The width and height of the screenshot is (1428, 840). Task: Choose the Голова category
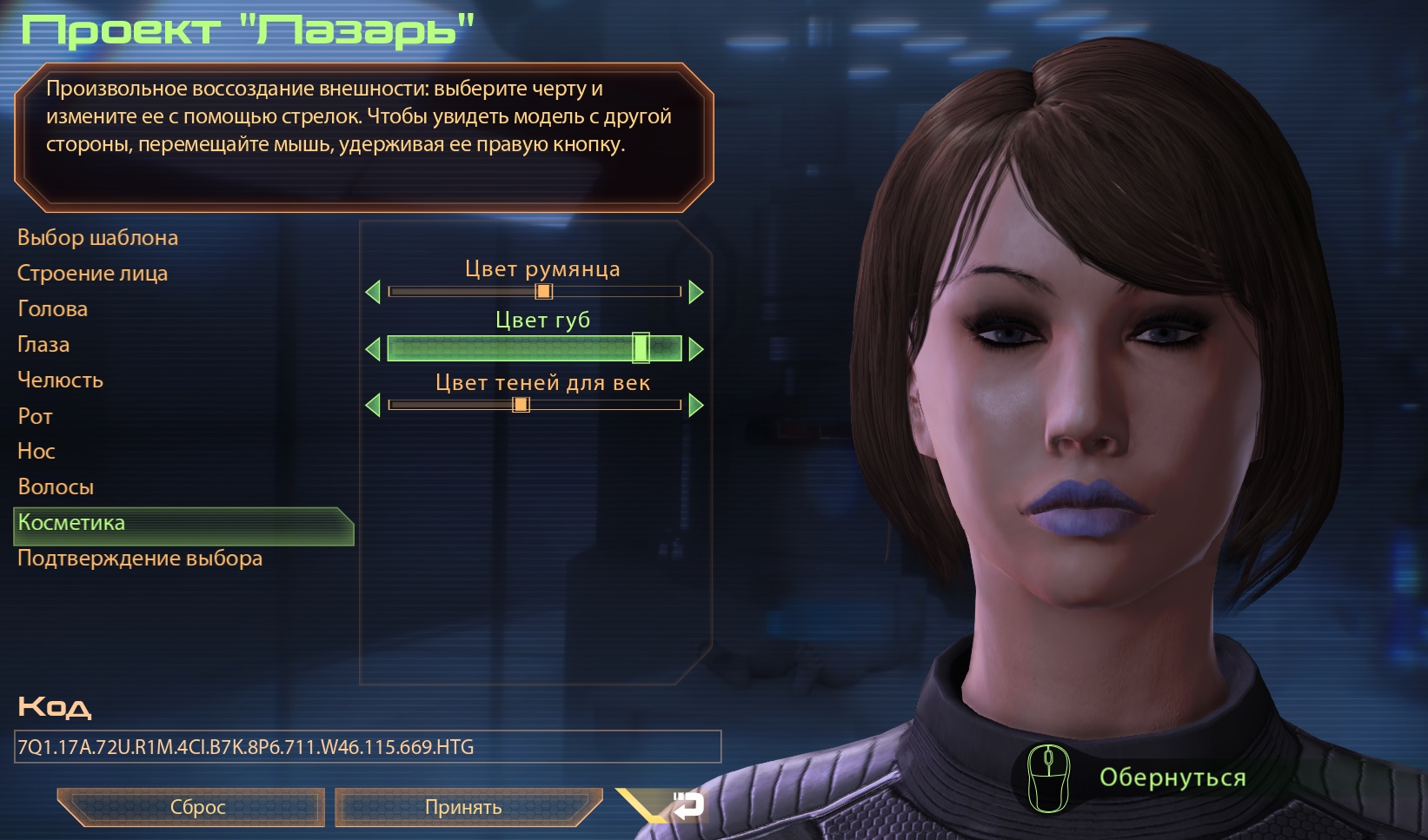[x=52, y=309]
